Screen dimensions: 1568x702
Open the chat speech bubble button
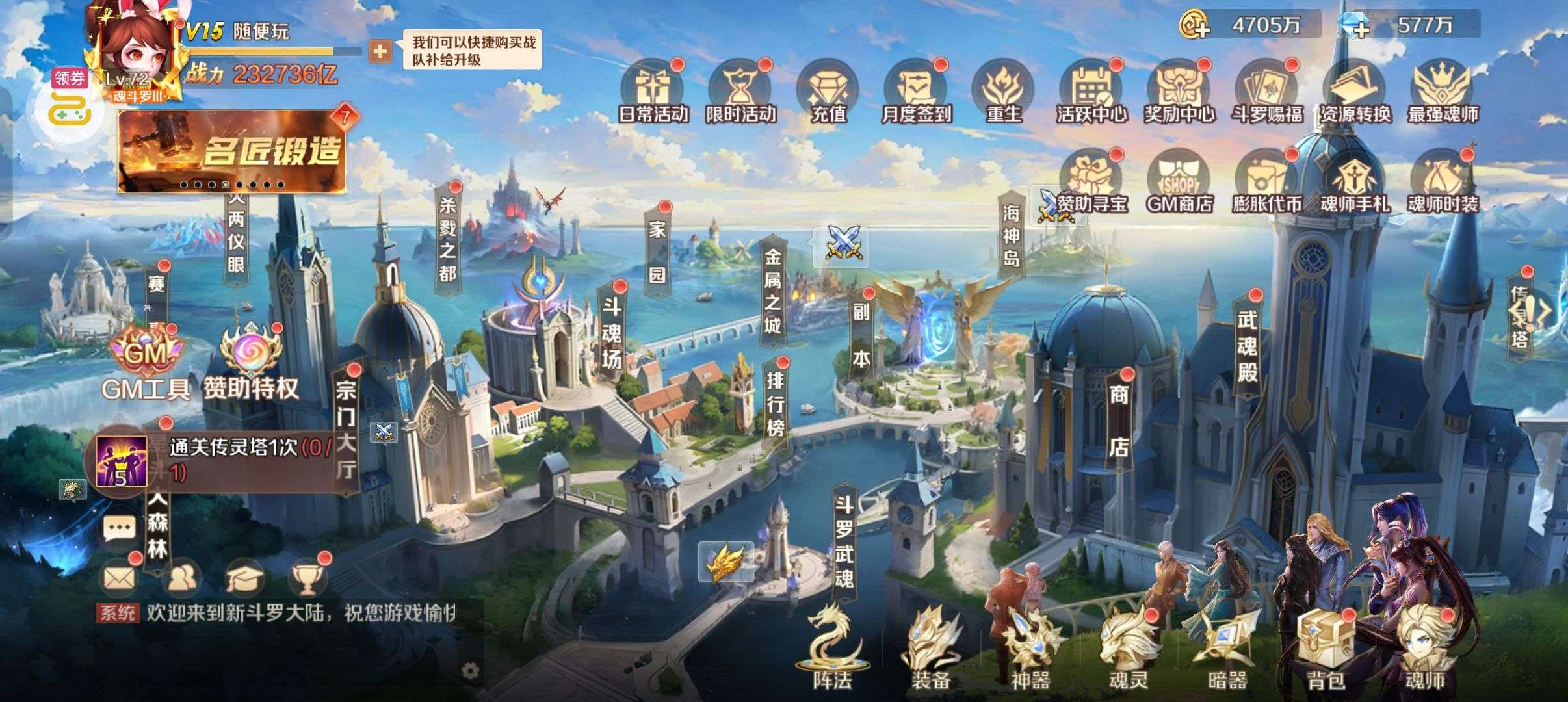point(120,527)
